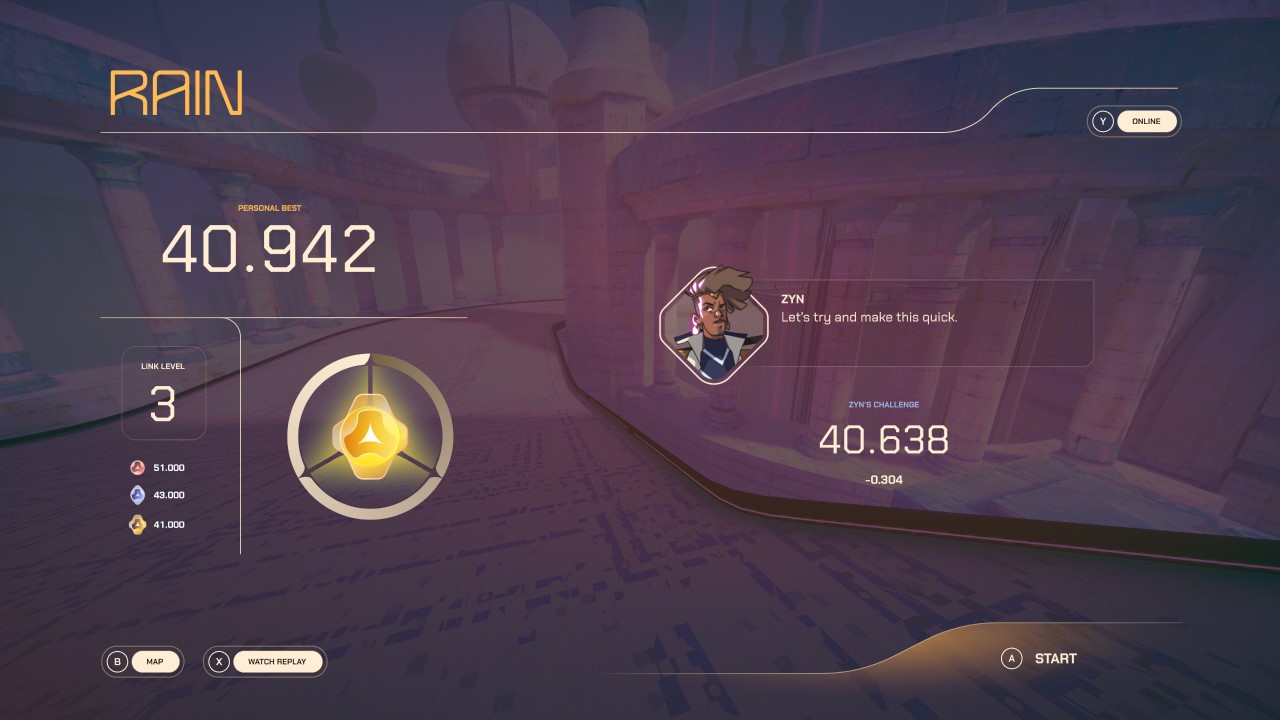Open Watch Replay
Screen dimensions: 1280x720
[x=277, y=661]
